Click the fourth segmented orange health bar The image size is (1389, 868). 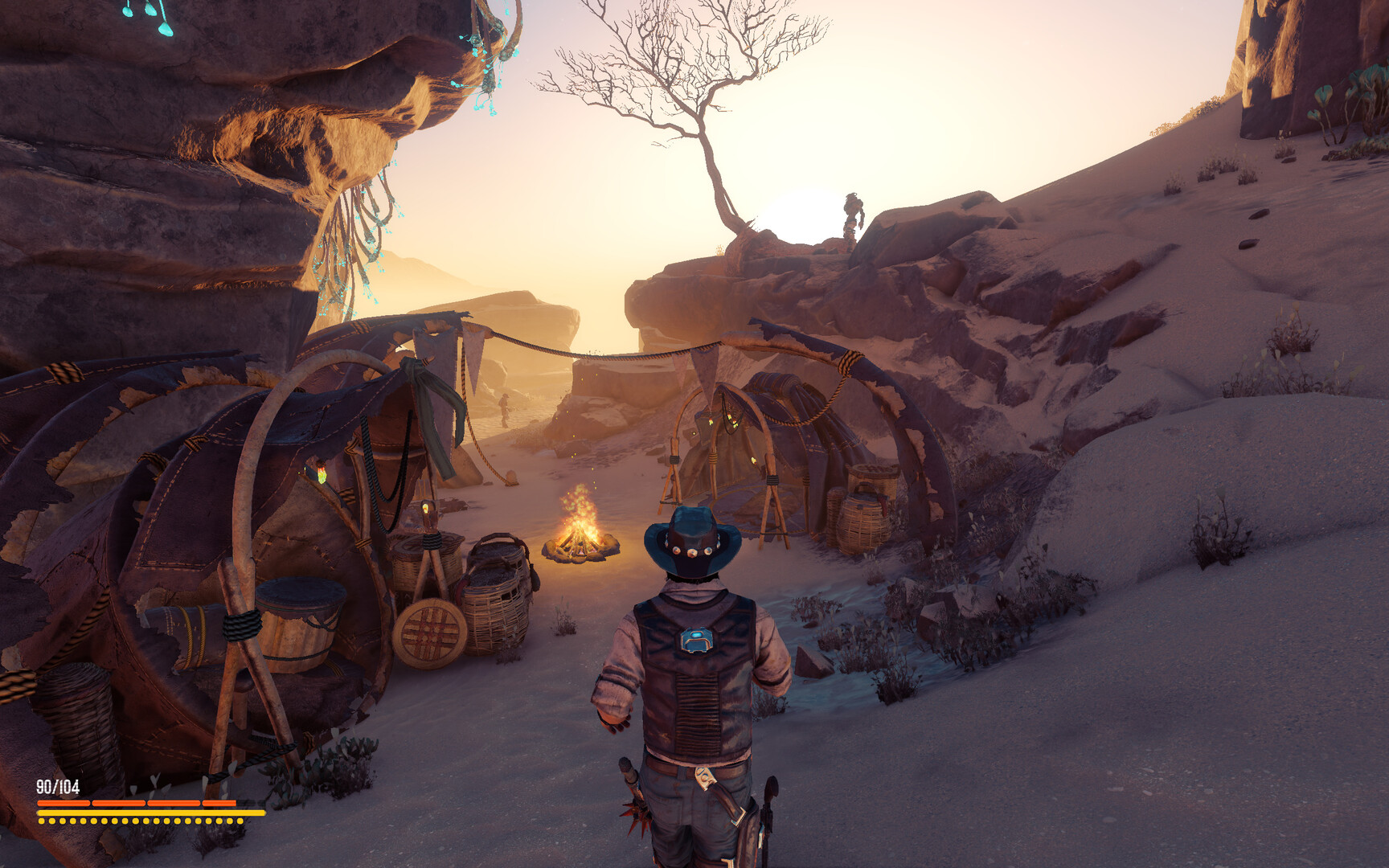pos(219,802)
